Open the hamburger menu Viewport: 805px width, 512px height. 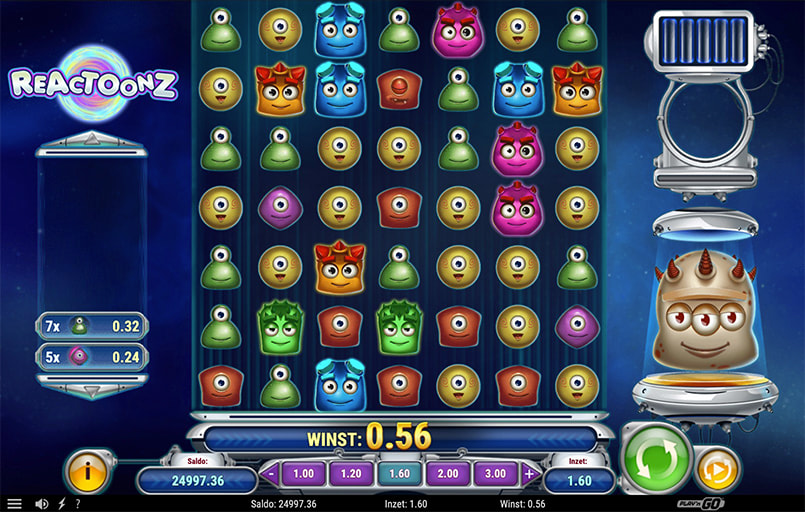pyautogui.click(x=14, y=504)
